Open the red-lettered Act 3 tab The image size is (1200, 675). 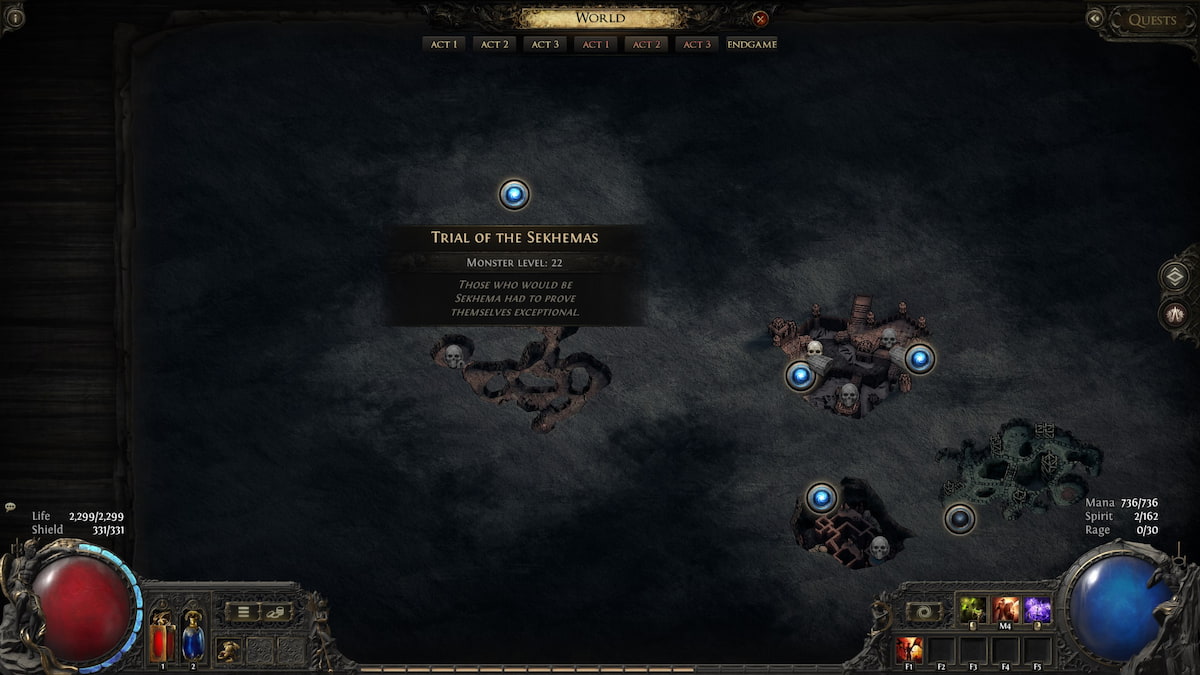[696, 44]
